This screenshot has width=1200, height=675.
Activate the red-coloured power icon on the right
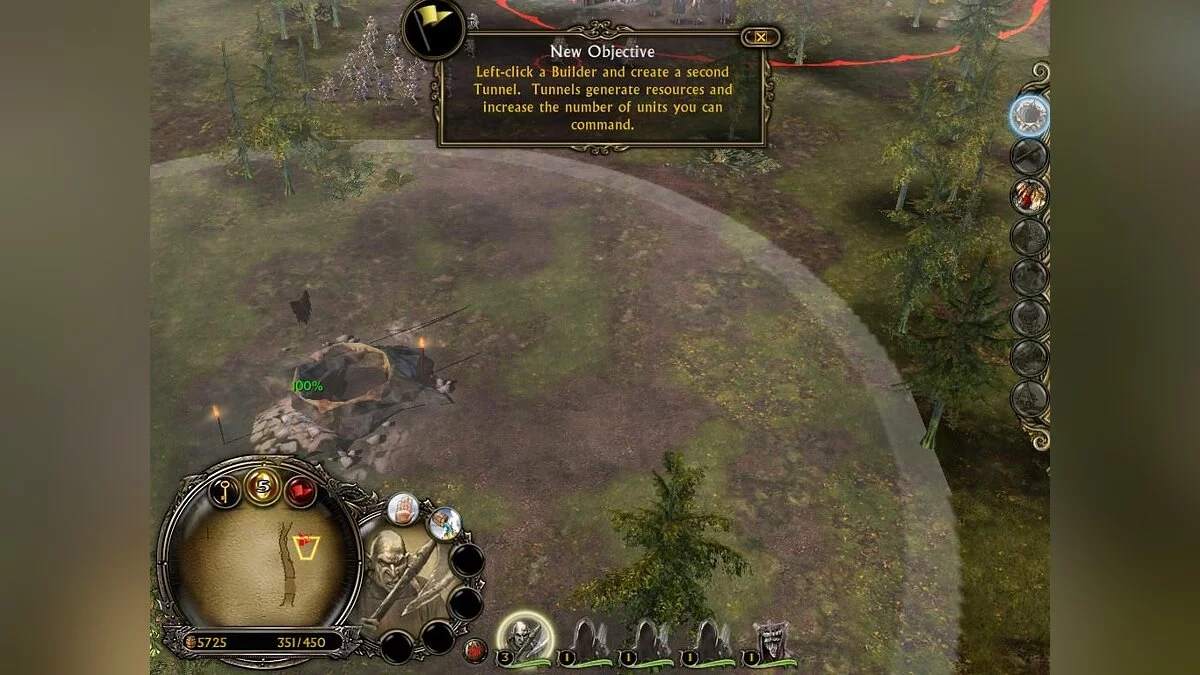(1028, 196)
